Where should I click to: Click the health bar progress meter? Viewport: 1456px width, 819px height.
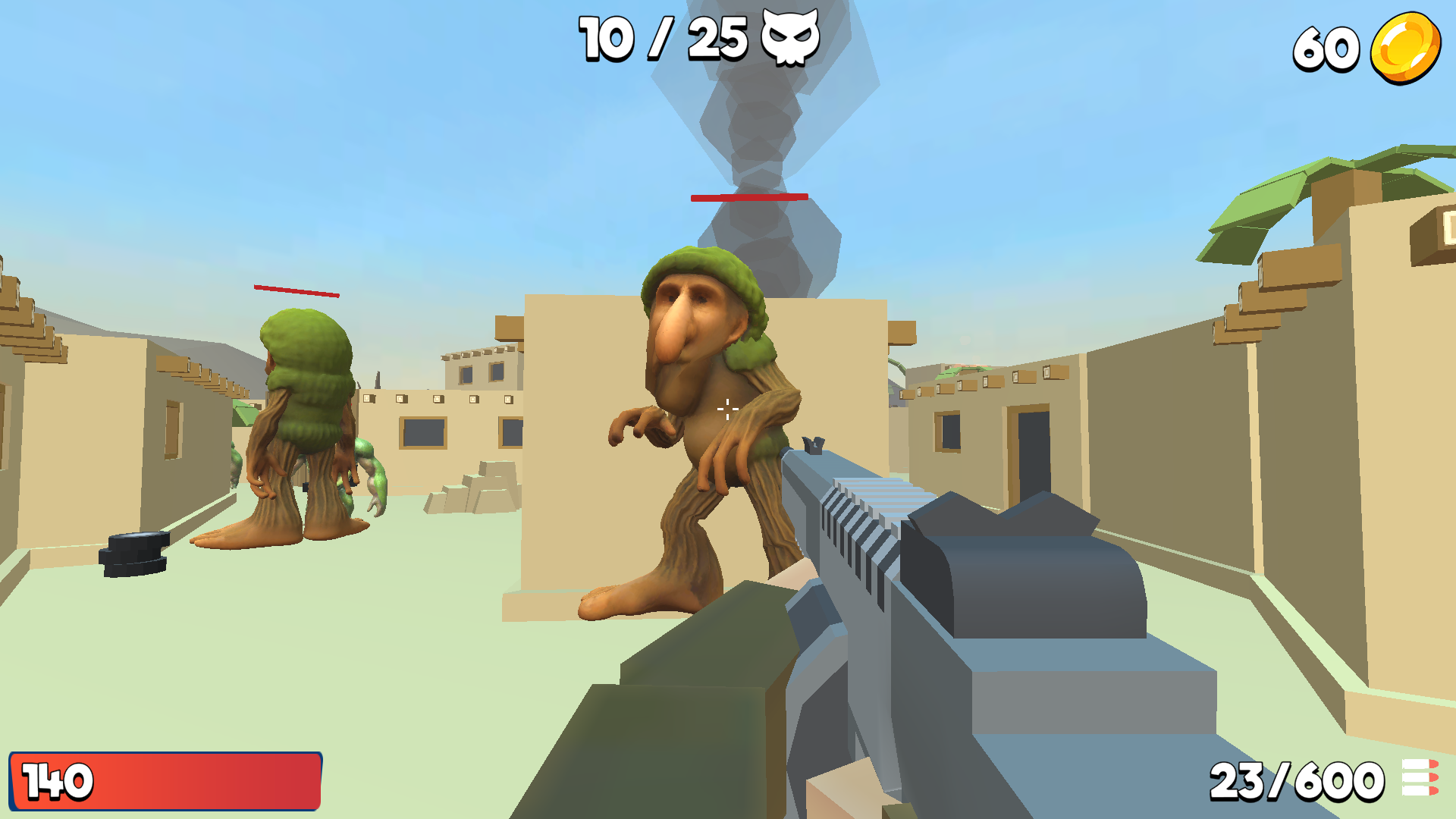click(x=167, y=779)
